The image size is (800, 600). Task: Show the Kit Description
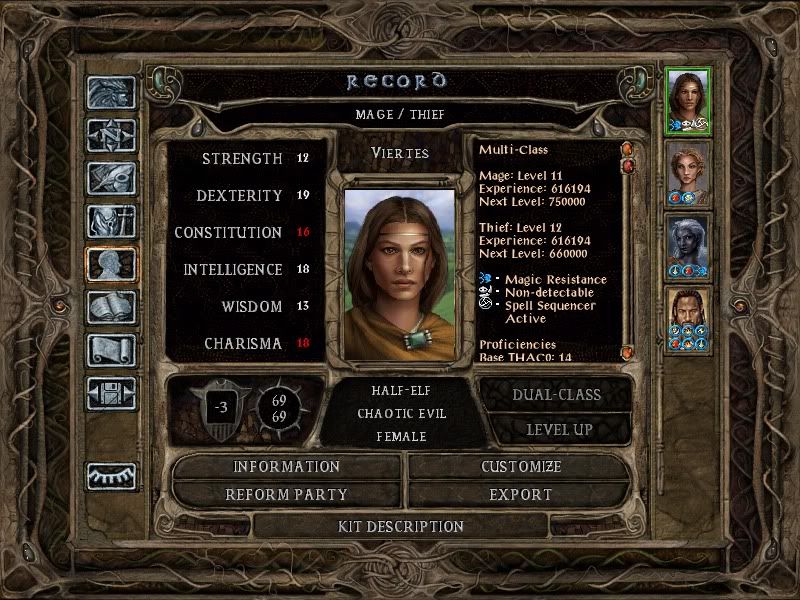[x=401, y=526]
